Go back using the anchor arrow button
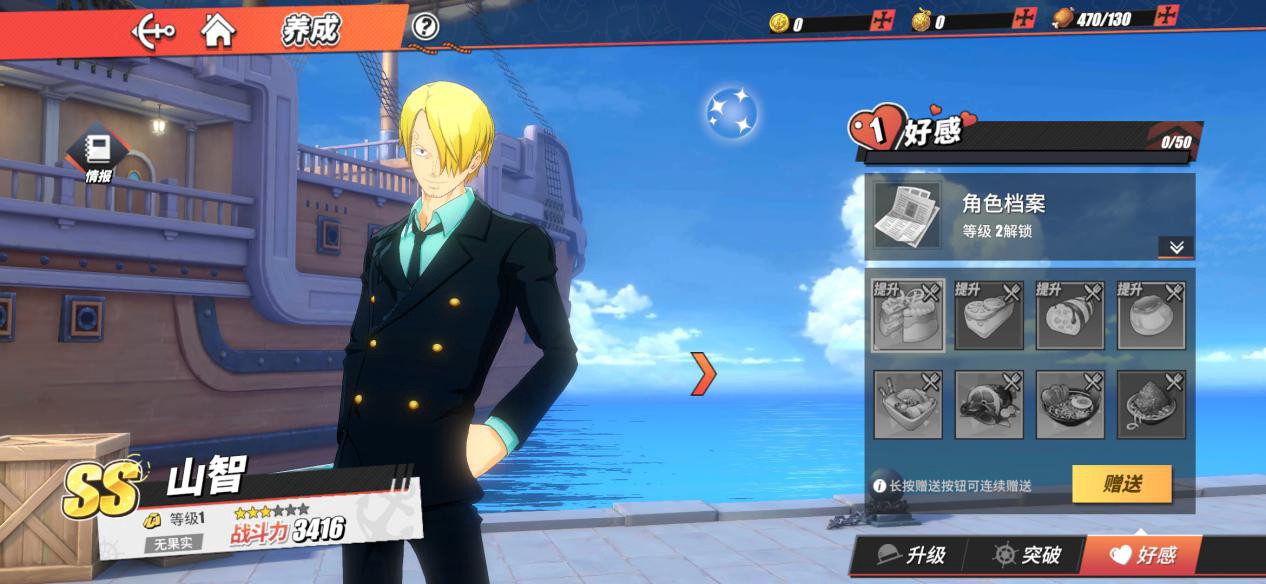This screenshot has height=584, width=1266. tap(153, 31)
